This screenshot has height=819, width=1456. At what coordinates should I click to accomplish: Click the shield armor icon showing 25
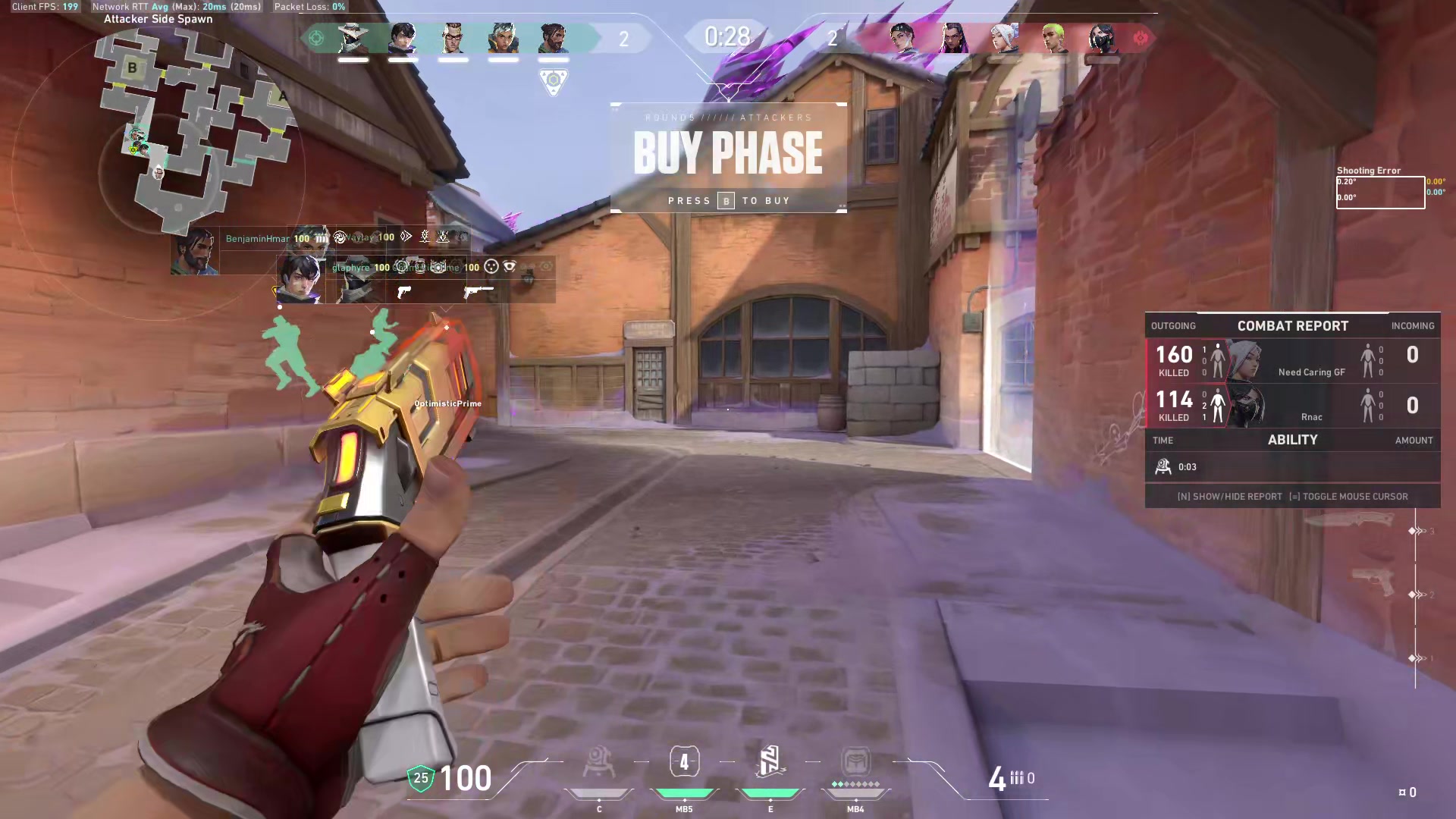click(421, 778)
